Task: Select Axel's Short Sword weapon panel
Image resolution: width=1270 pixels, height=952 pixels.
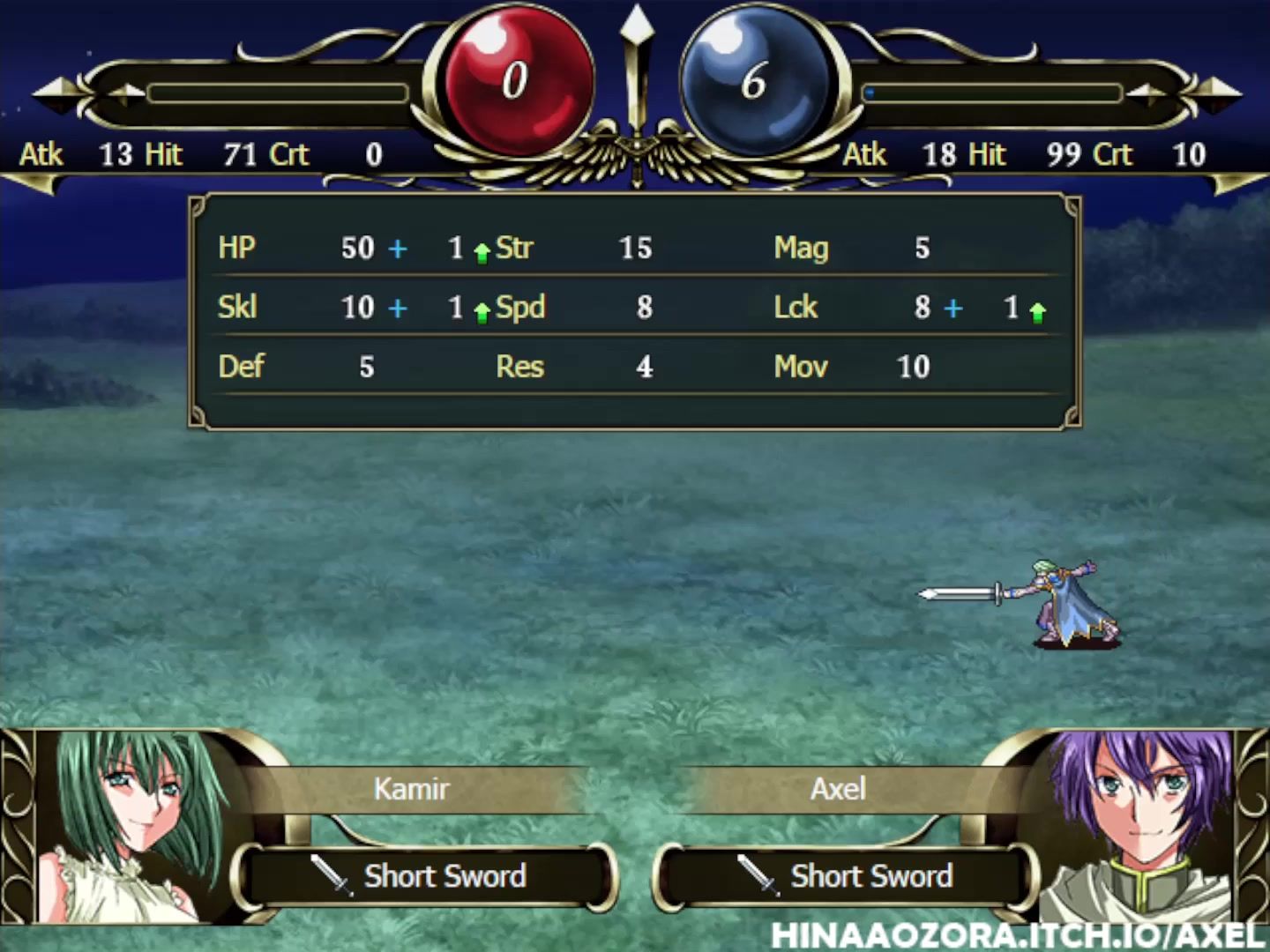Action: point(845,876)
